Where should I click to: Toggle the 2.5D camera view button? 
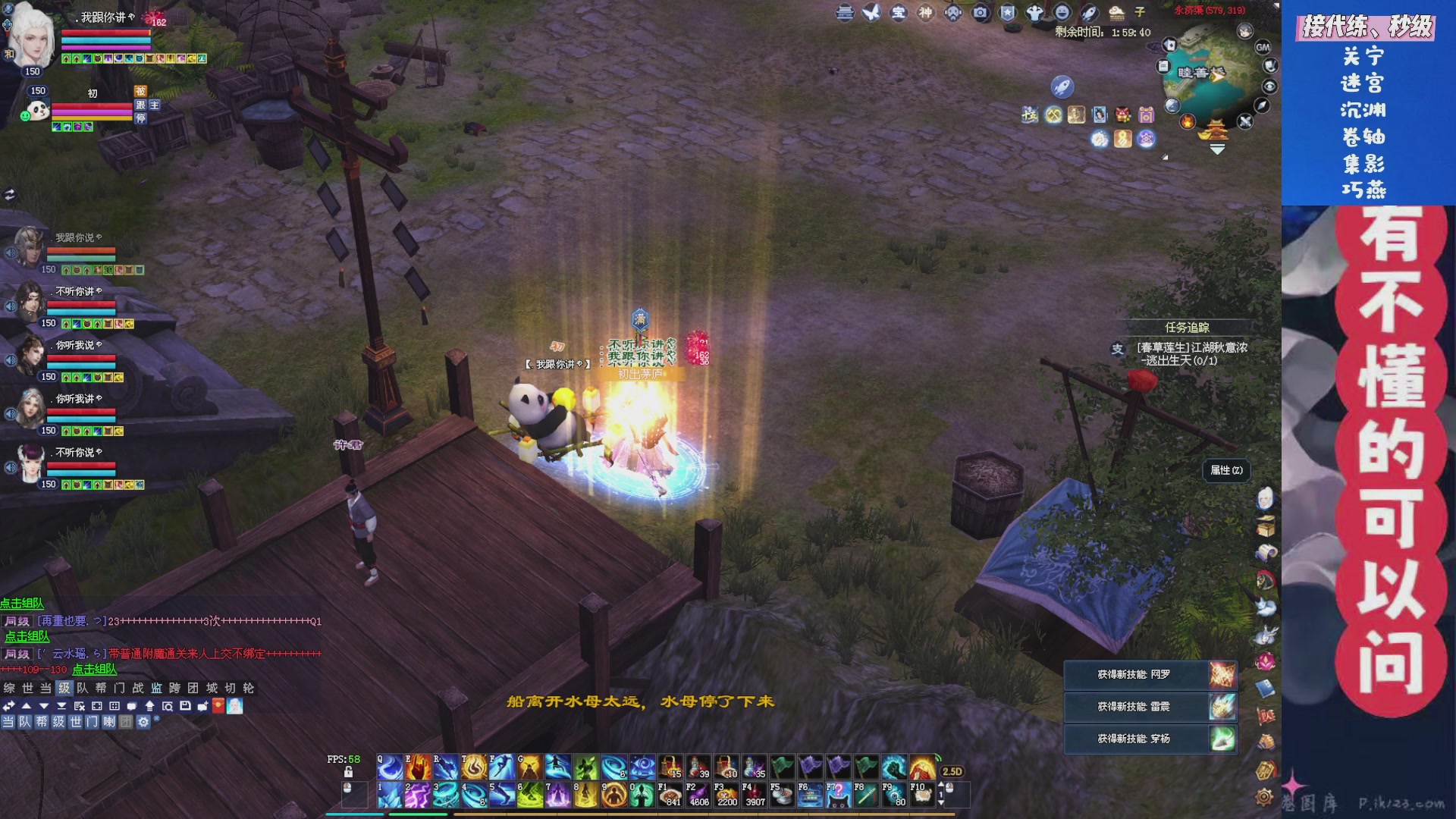pos(952,771)
